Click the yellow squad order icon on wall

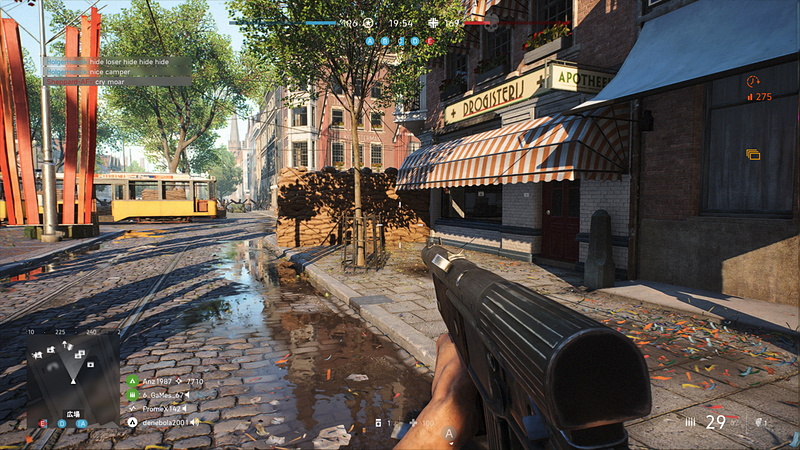click(753, 155)
